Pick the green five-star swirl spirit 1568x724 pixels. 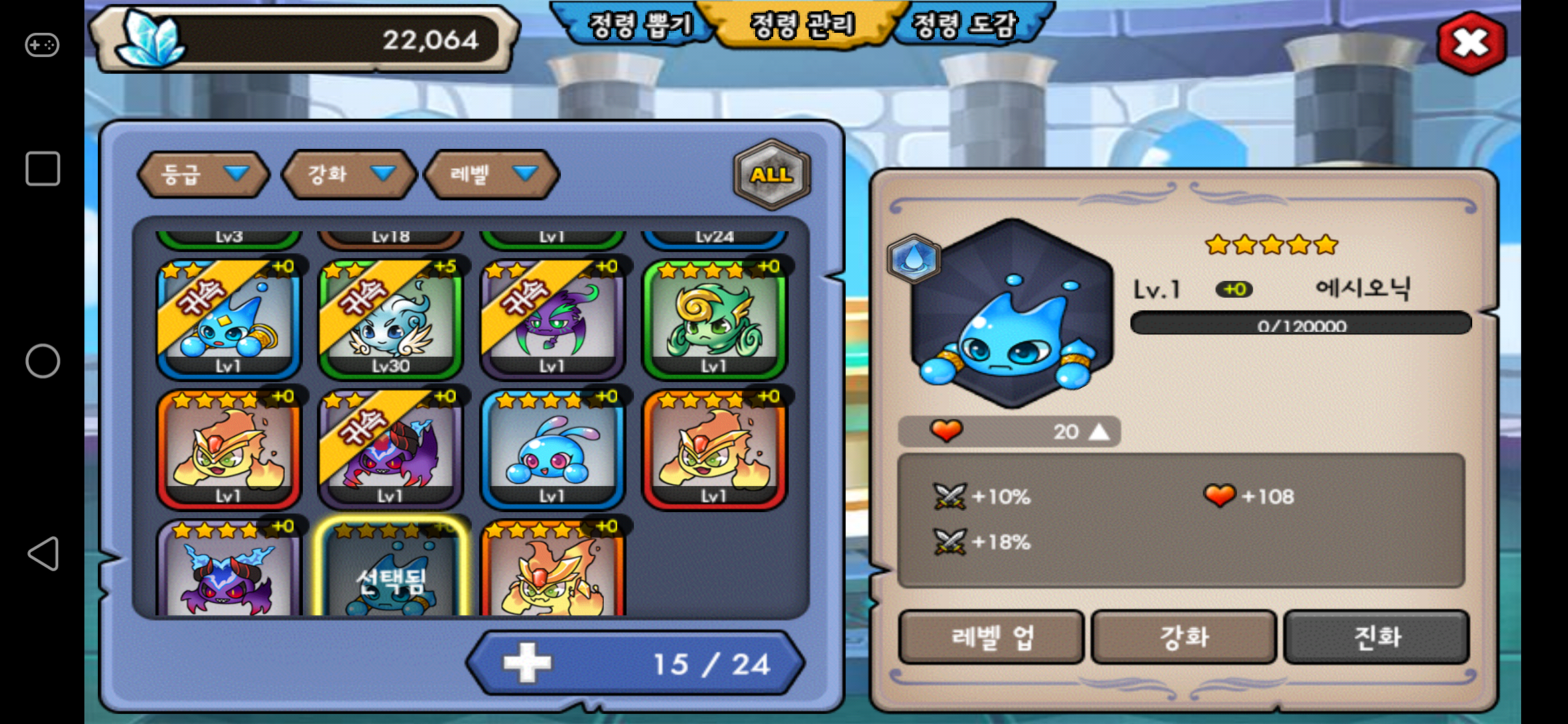click(714, 319)
